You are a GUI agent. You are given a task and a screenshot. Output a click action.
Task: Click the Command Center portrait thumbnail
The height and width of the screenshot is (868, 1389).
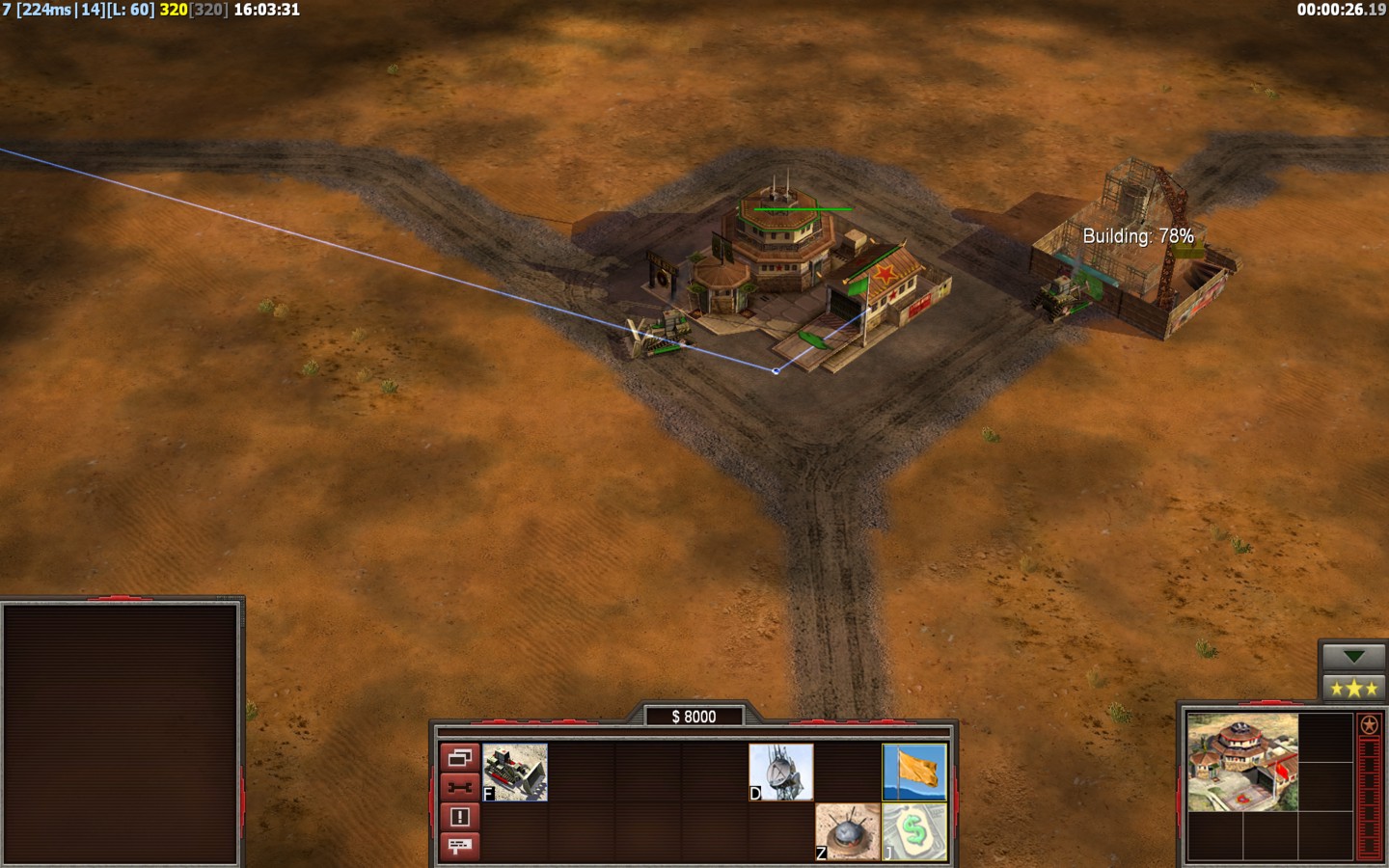pos(1242,762)
